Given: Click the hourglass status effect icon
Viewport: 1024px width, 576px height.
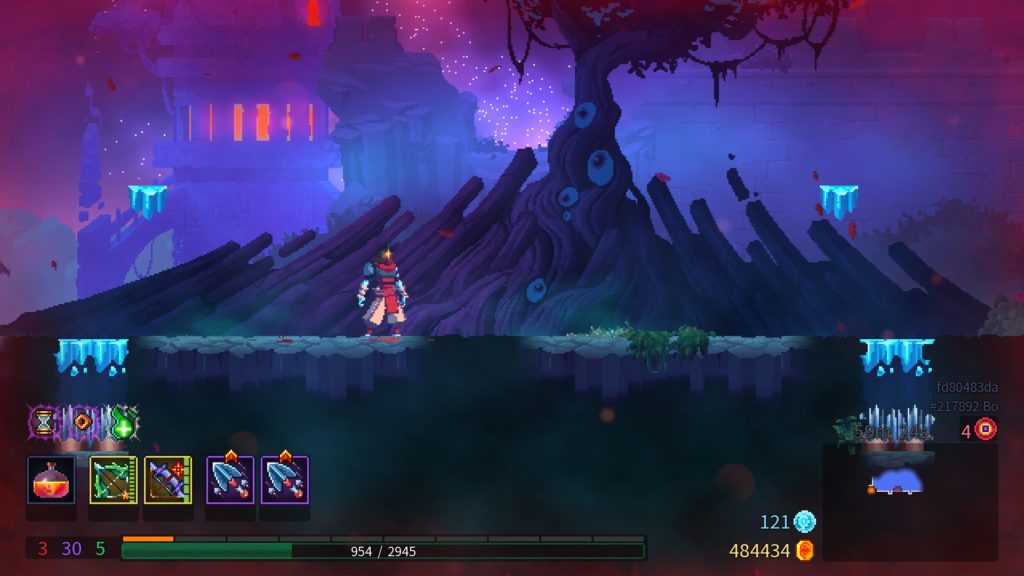Looking at the screenshot, I should click(45, 422).
